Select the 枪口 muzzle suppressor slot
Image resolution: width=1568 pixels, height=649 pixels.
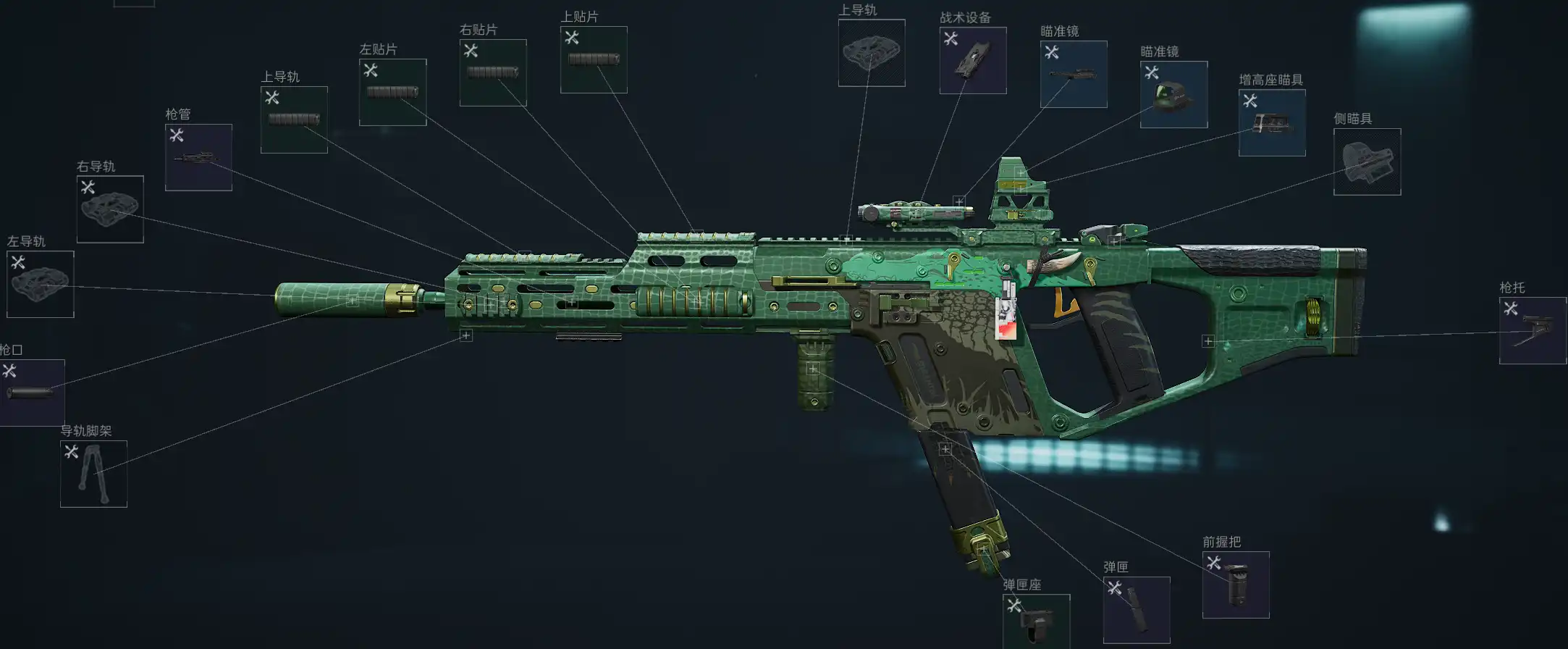(x=31, y=393)
